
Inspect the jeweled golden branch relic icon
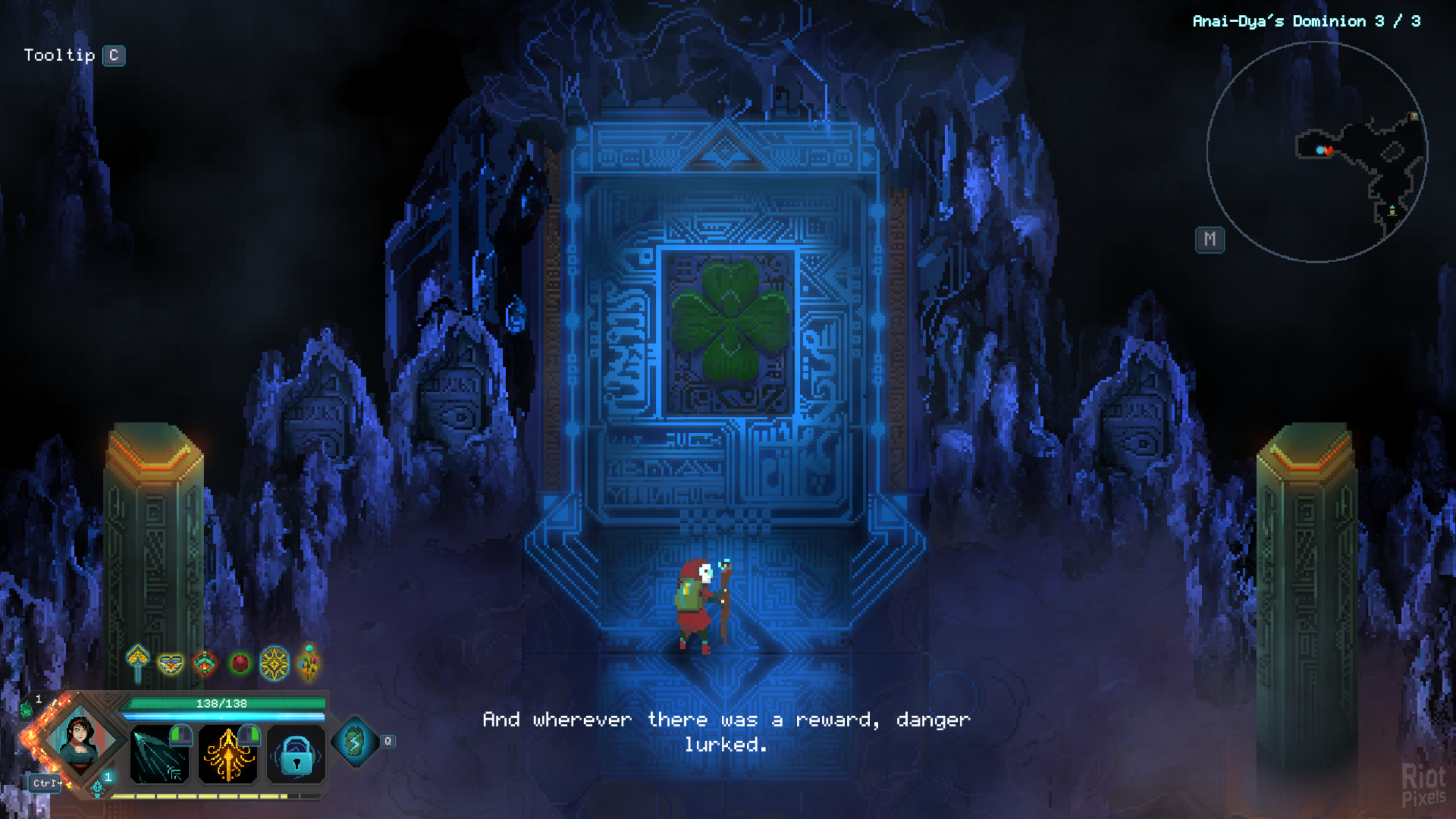pyautogui.click(x=309, y=662)
